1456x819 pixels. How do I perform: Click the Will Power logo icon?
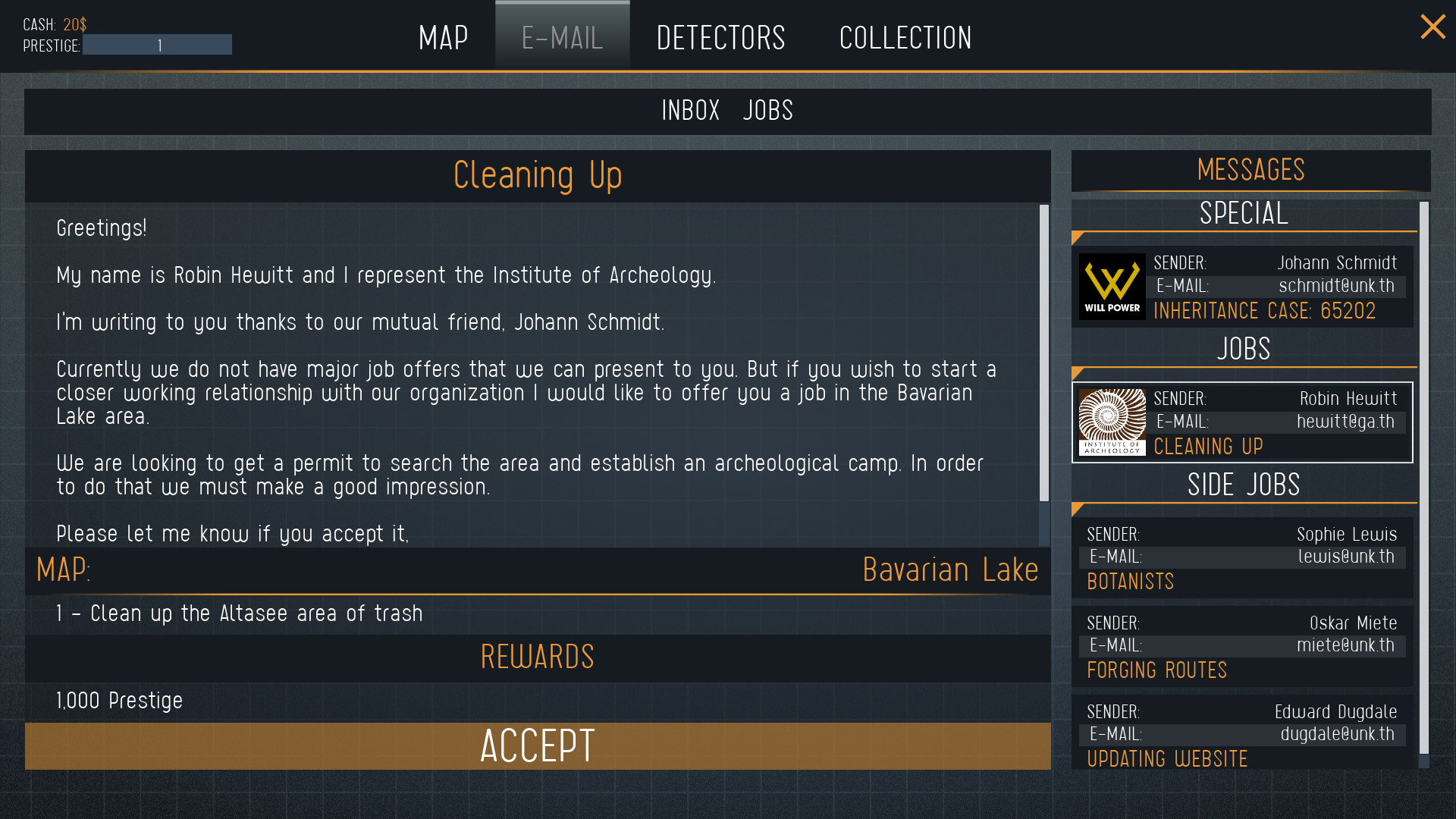point(1111,287)
